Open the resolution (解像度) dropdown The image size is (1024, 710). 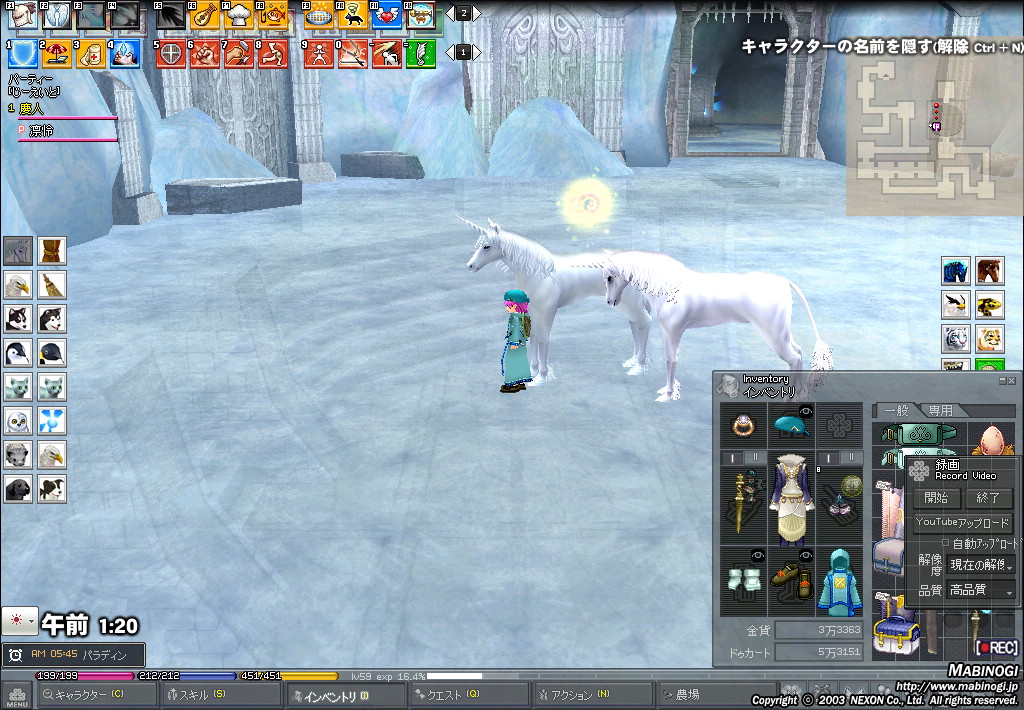981,565
